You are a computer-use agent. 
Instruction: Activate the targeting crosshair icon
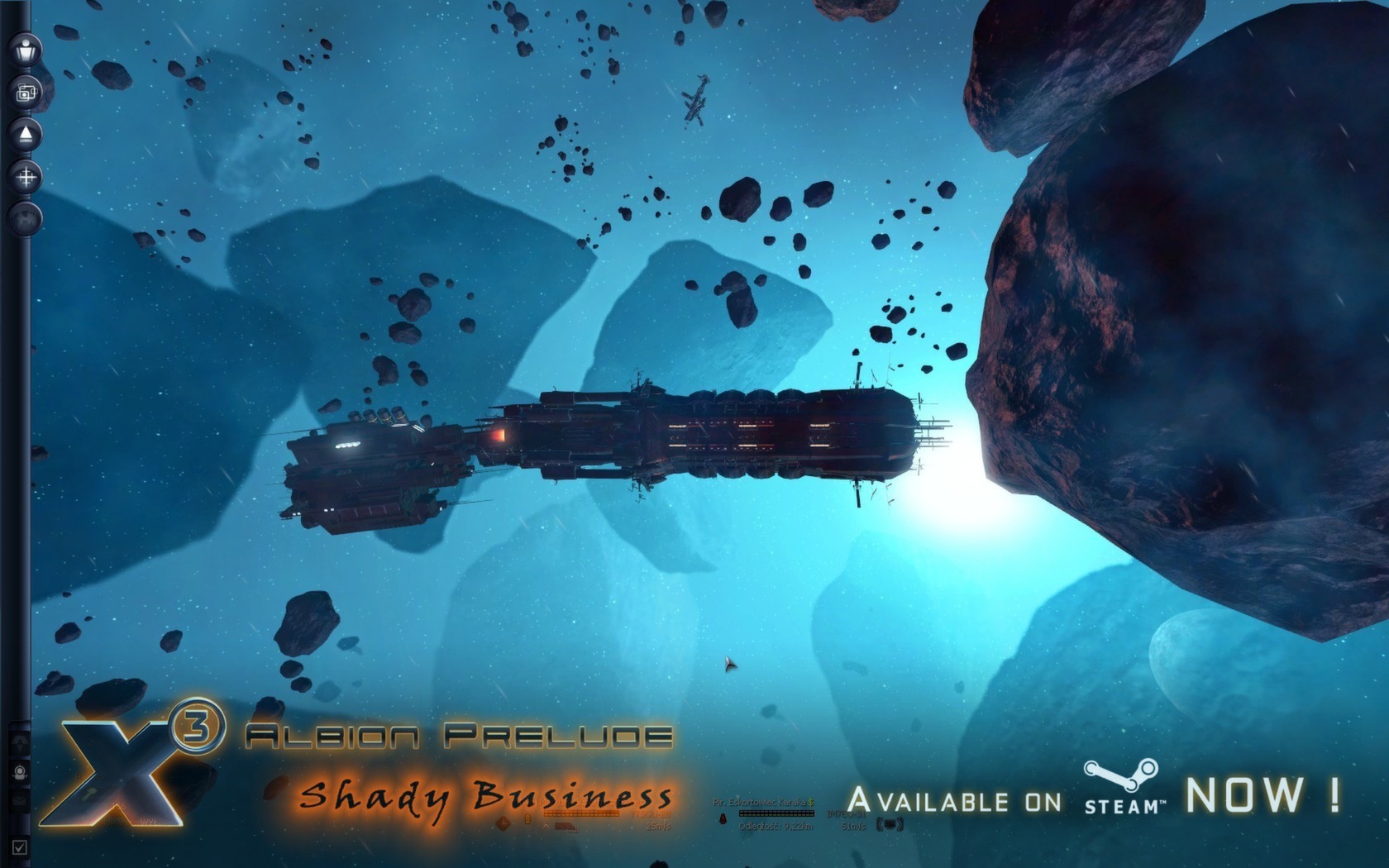24,174
